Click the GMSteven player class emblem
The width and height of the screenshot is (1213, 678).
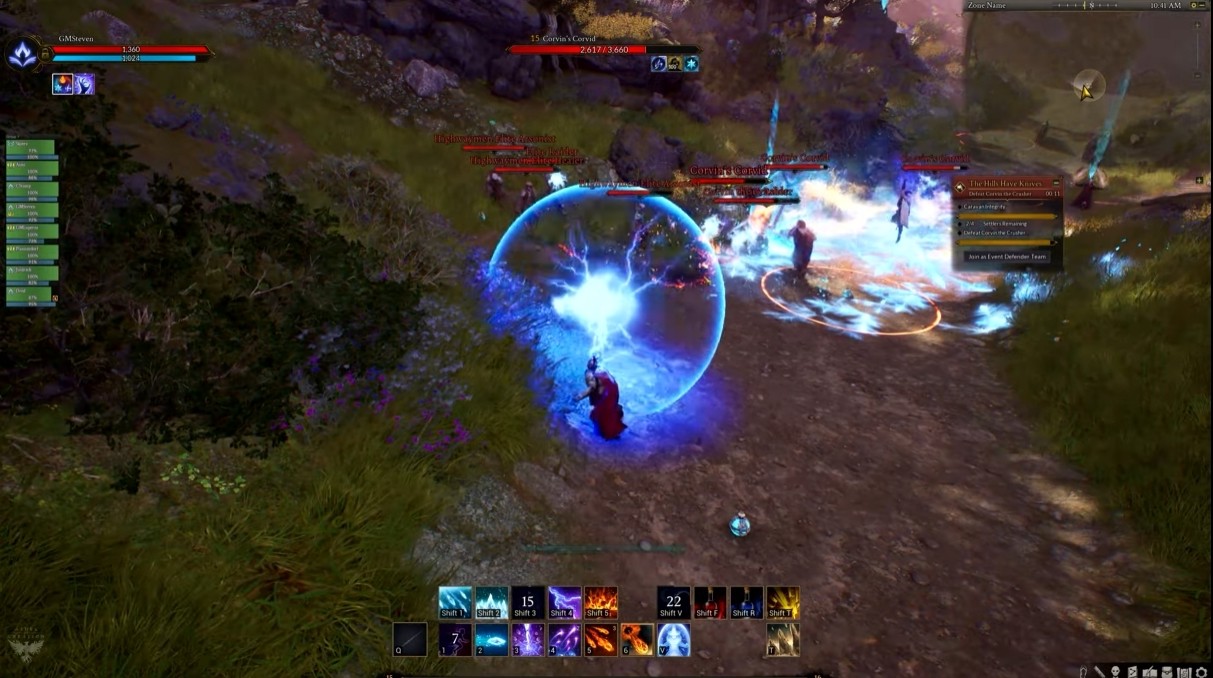pos(22,53)
